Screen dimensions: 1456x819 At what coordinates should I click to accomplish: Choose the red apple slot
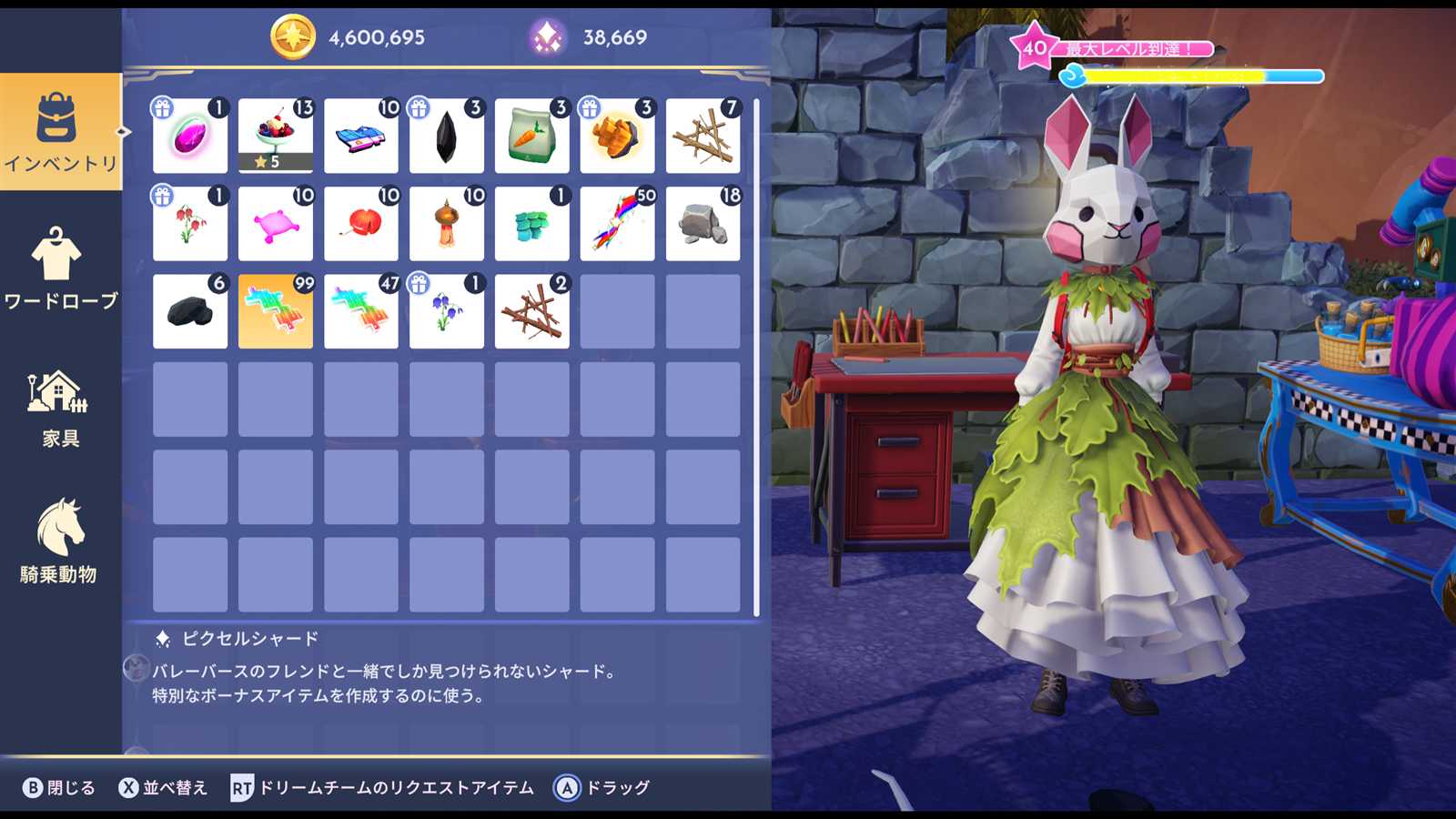point(360,224)
